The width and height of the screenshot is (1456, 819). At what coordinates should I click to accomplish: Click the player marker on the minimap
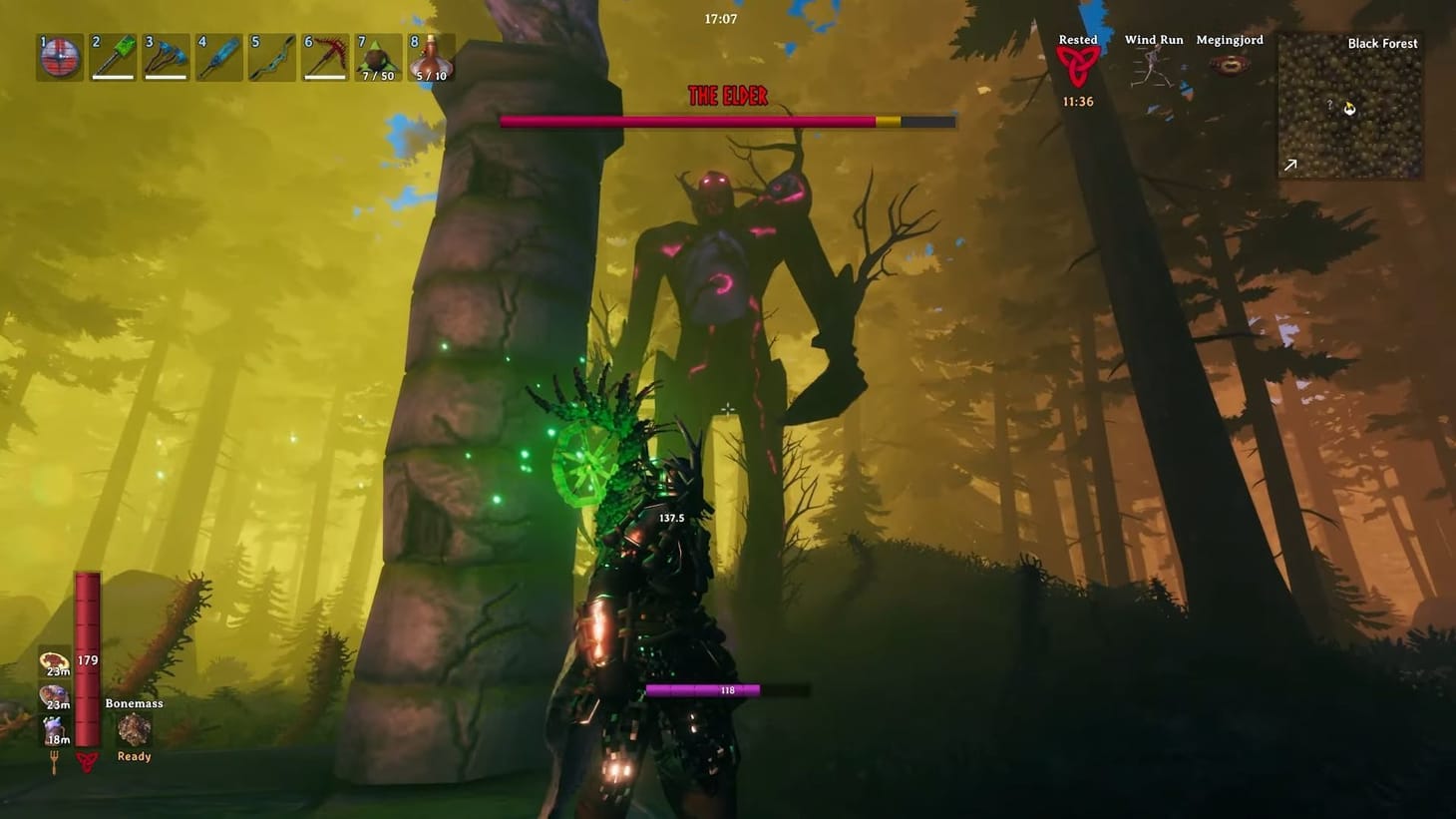pyautogui.click(x=1350, y=110)
